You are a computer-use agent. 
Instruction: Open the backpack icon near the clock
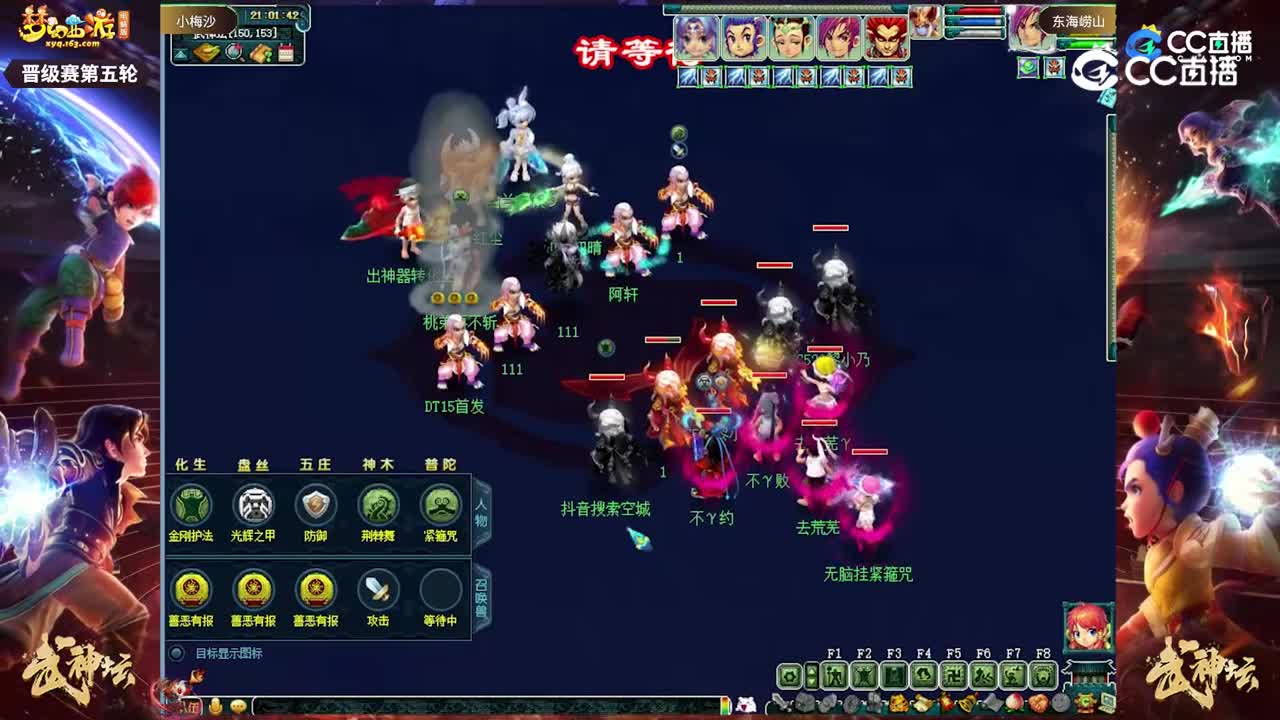205,53
